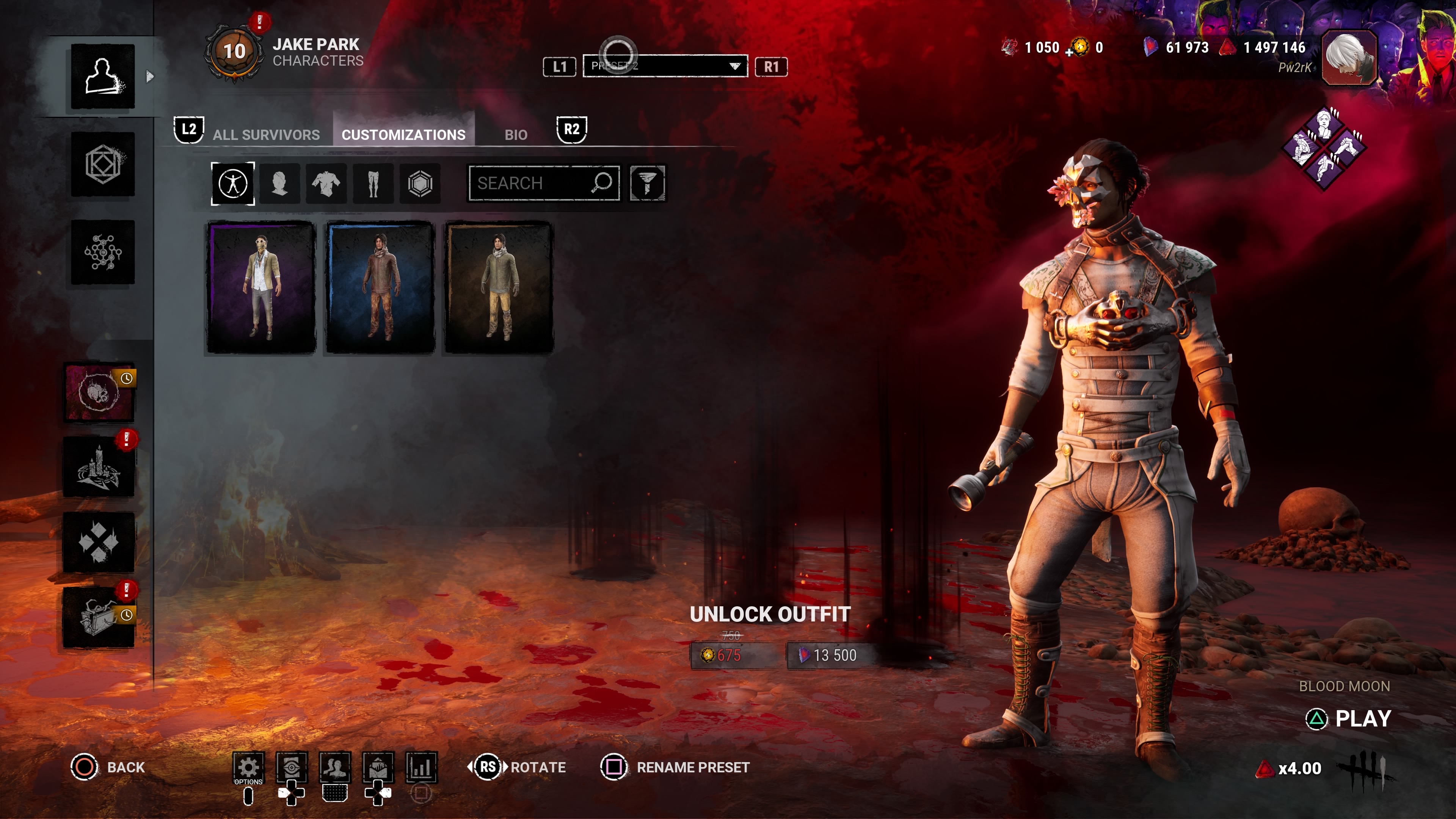The height and width of the screenshot is (819, 1456).
Task: Select the purple masked outfit thumbnail
Action: pyautogui.click(x=260, y=288)
